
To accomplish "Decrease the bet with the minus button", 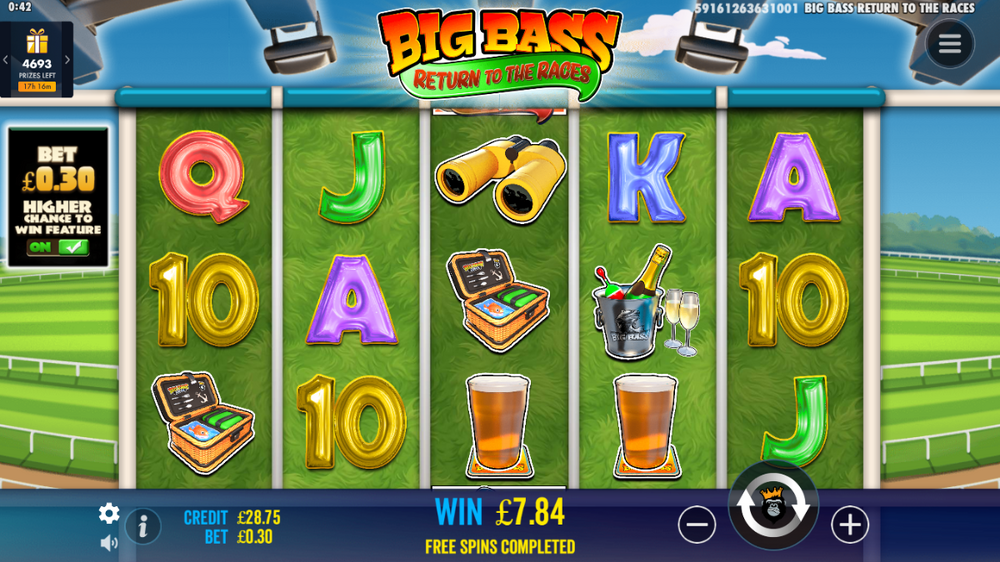I will tap(696, 524).
